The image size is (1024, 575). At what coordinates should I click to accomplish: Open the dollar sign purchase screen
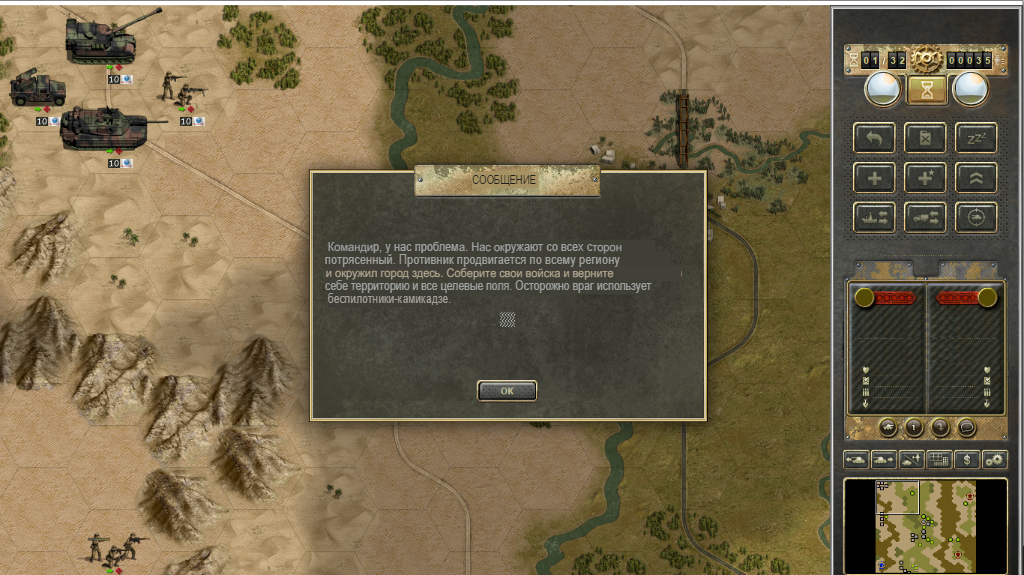click(967, 459)
